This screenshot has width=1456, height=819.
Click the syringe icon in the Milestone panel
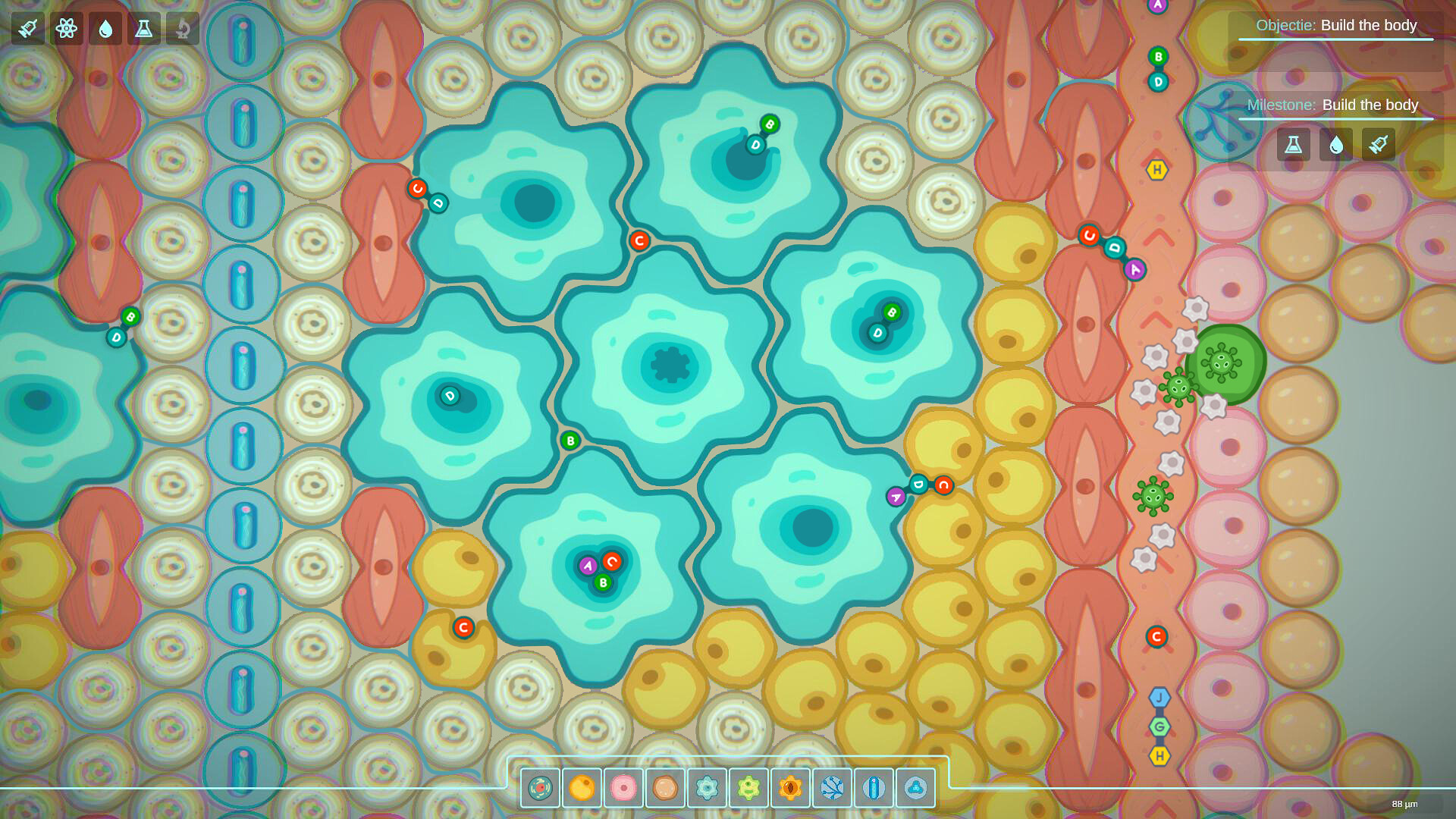1378,144
